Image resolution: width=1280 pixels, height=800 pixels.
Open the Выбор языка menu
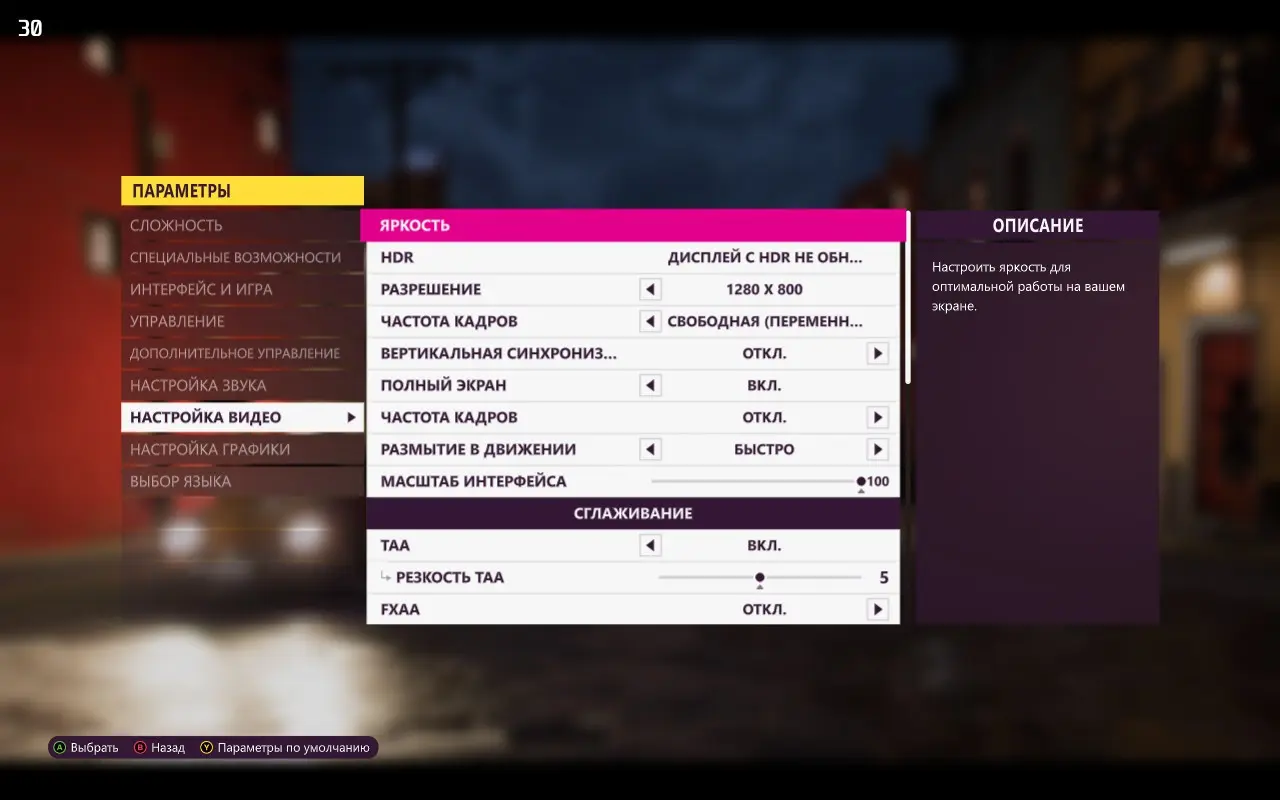tap(180, 481)
